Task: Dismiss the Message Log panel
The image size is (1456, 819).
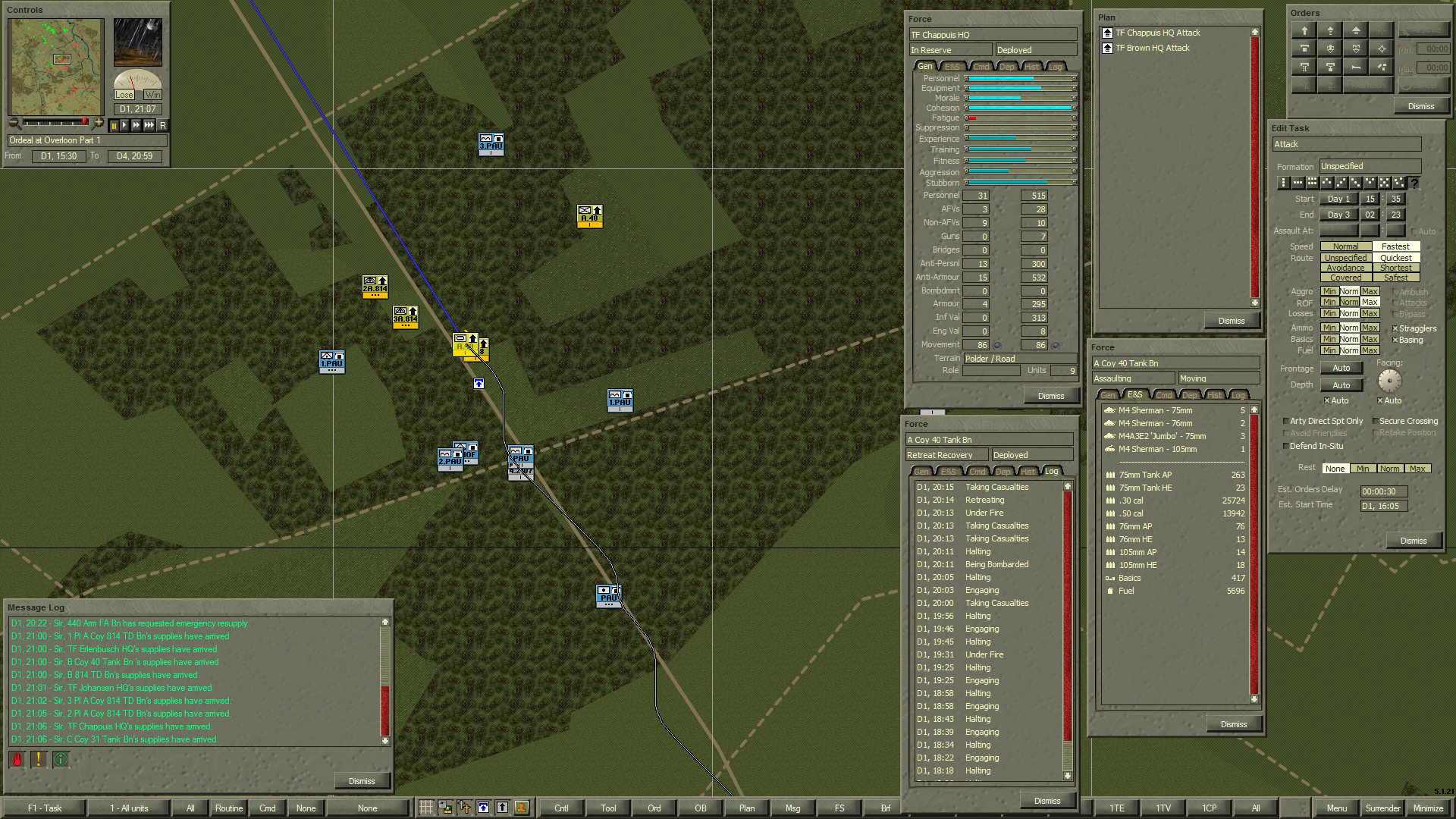Action: 362,780
